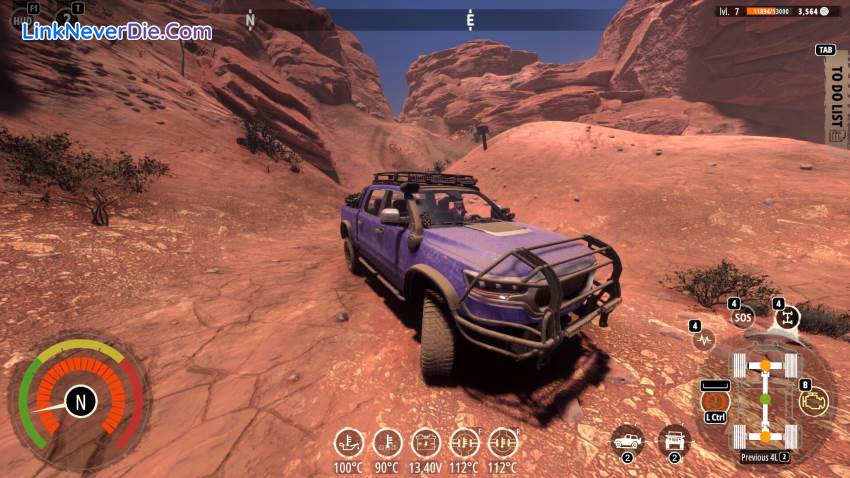Select the front-view vehicle icon with roof rack
The width and height of the screenshot is (850, 478).
click(x=674, y=440)
